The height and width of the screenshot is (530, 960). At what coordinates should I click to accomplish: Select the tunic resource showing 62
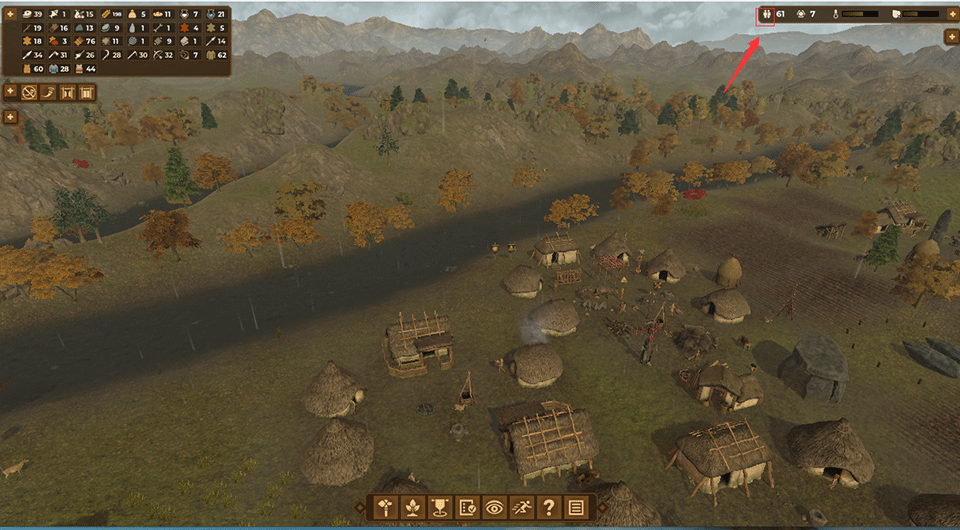pos(211,54)
